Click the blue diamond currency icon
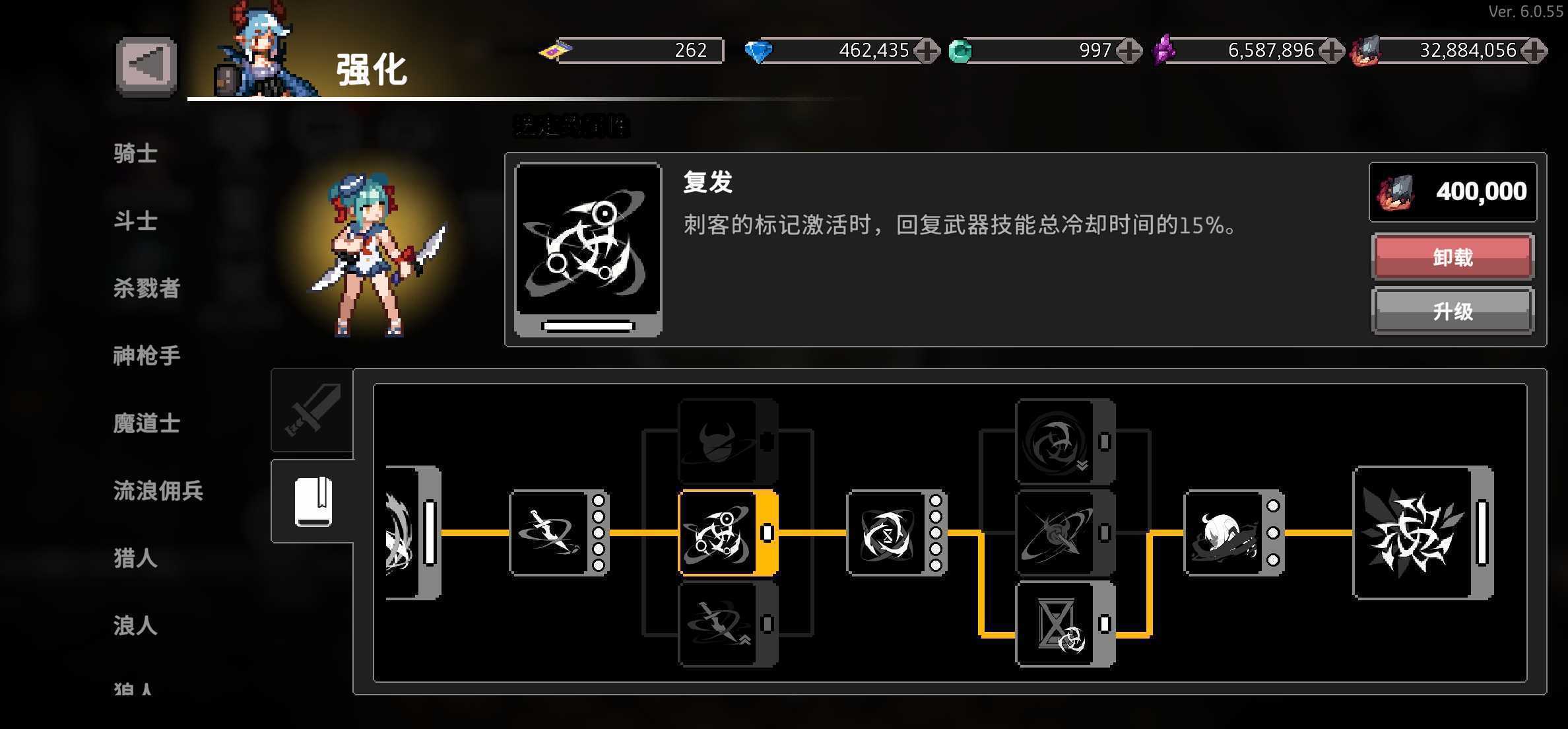1568x729 pixels. coord(760,50)
